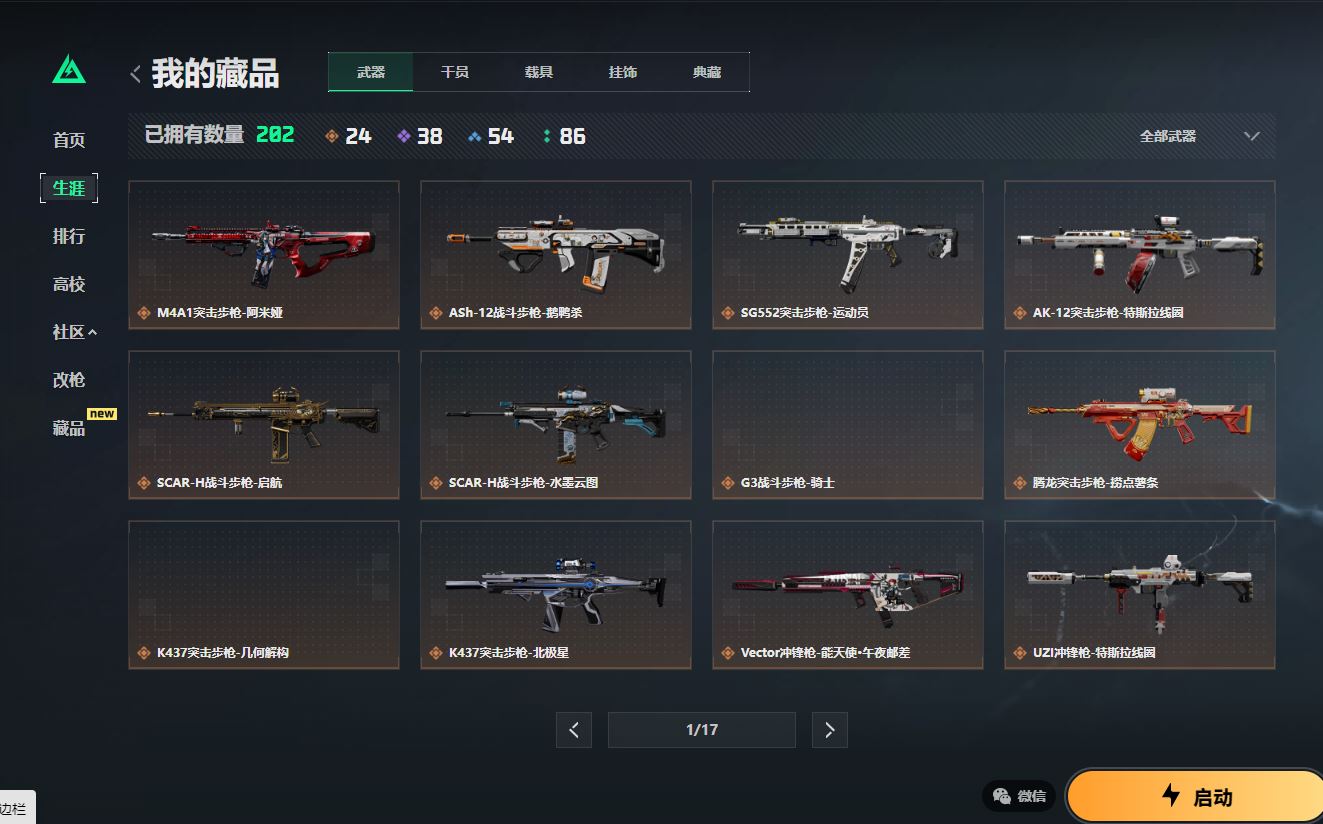Pick the 腾龙突击步枪 red skin card
The image size is (1323, 824).
click(x=1140, y=424)
